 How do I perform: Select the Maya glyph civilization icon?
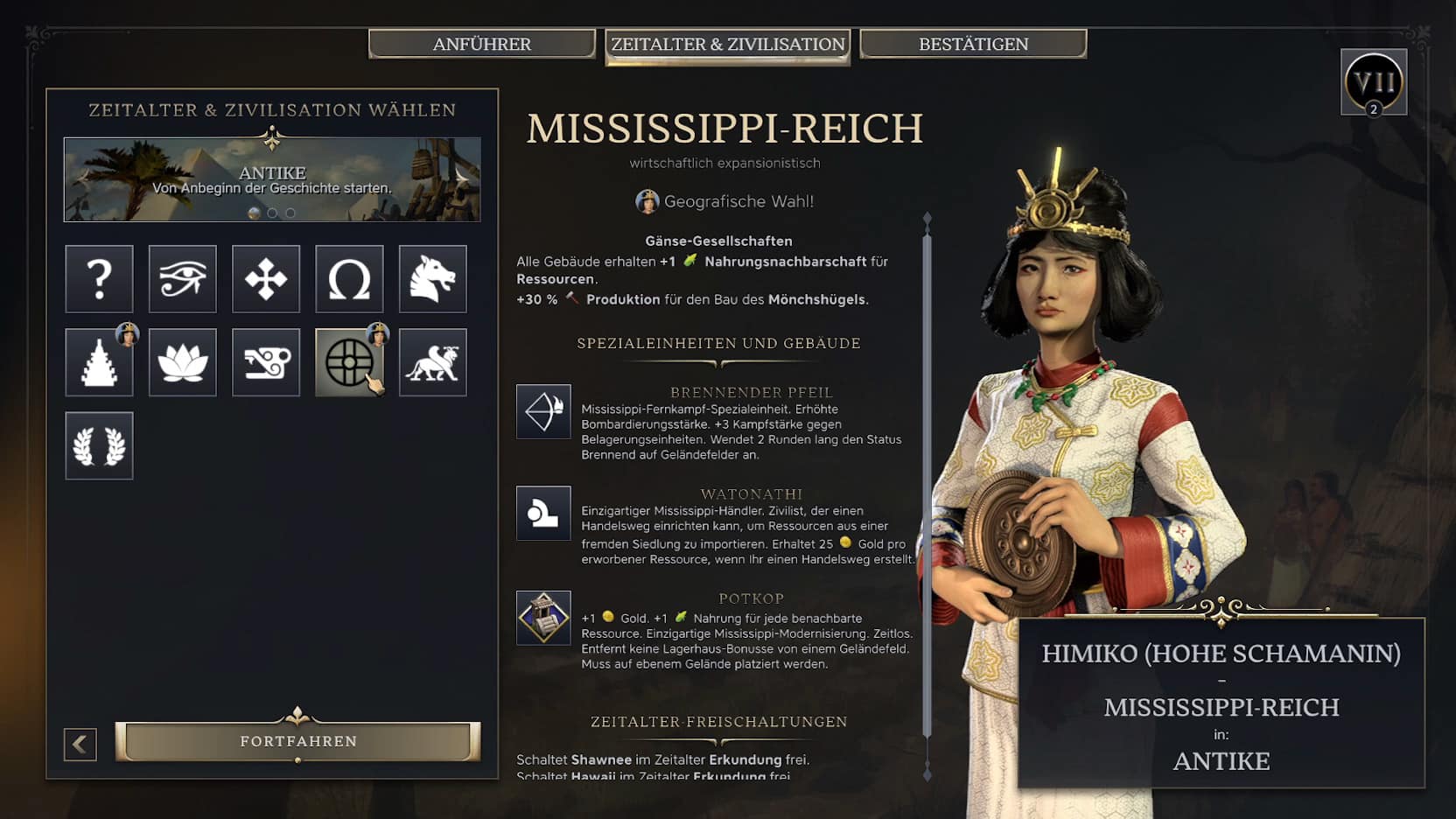pyautogui.click(x=266, y=362)
